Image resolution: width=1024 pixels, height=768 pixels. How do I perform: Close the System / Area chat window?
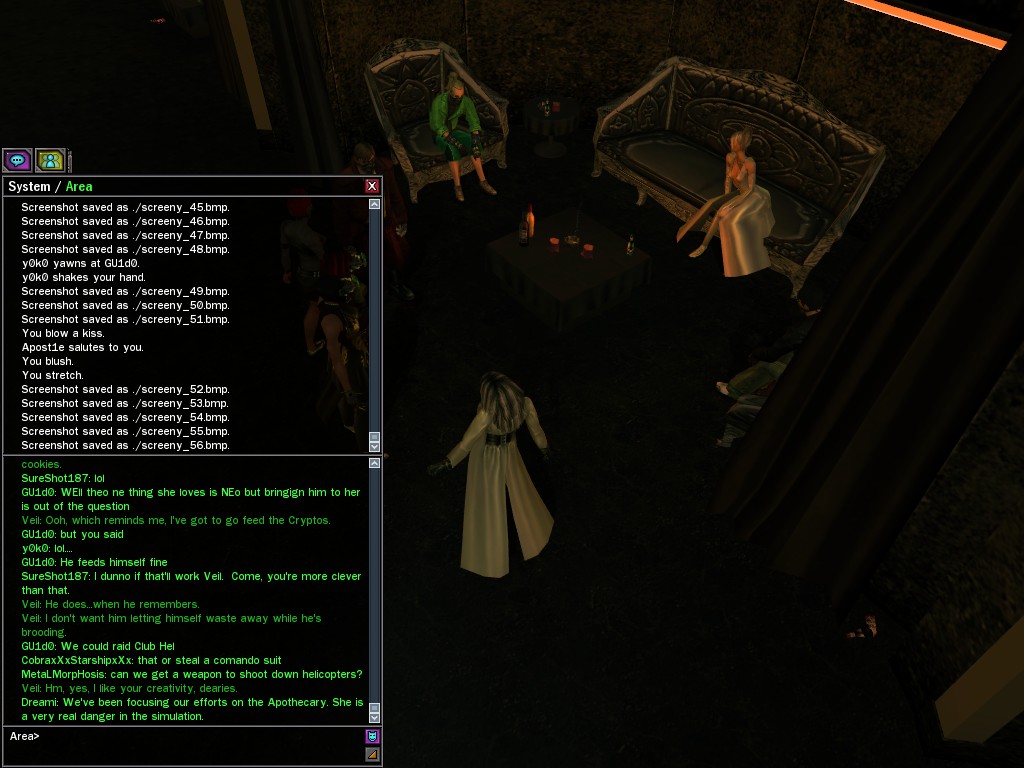point(372,186)
